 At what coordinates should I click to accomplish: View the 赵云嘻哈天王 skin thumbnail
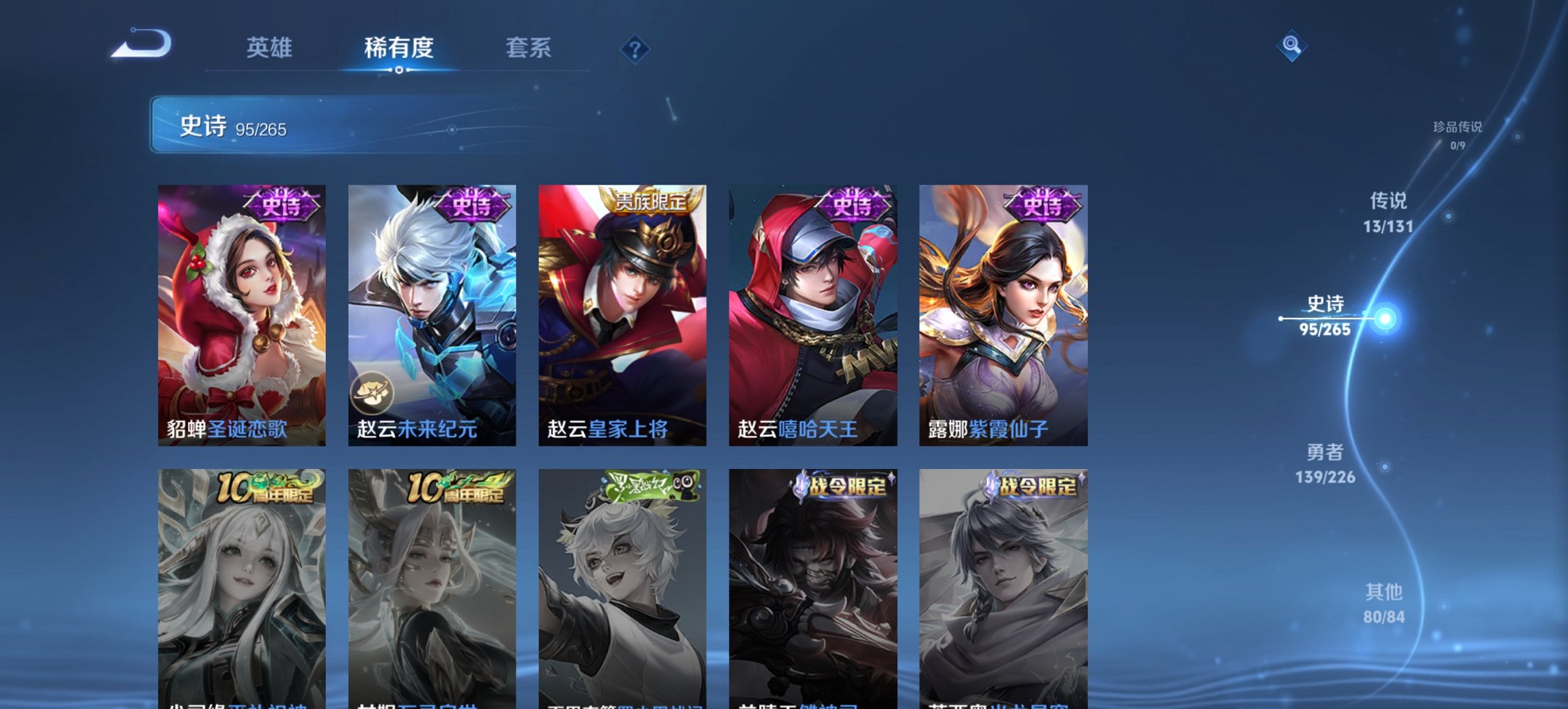click(813, 308)
